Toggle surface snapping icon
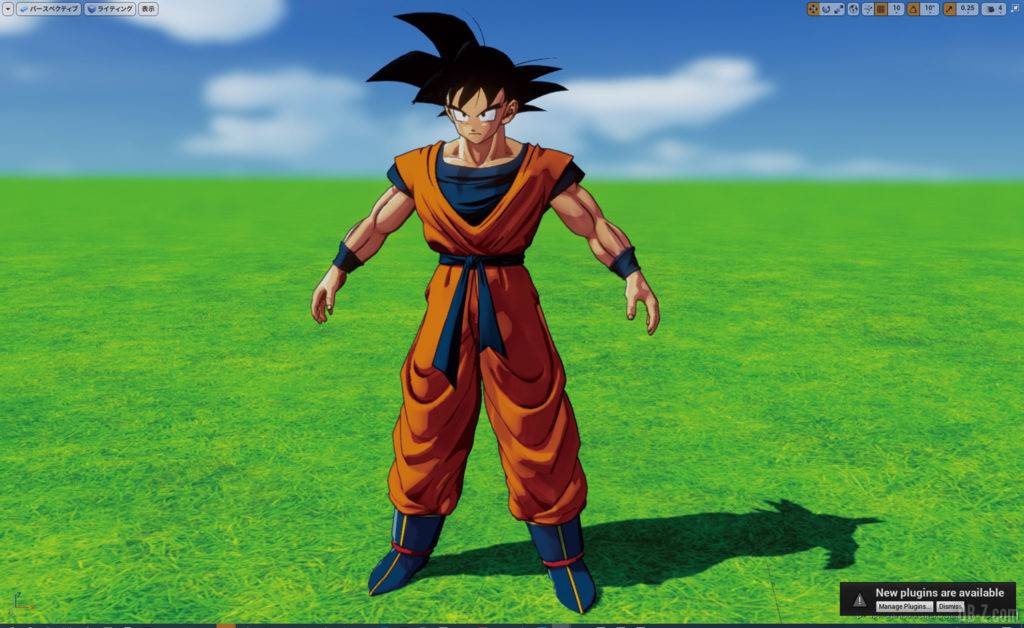The height and width of the screenshot is (628, 1024). (x=867, y=9)
